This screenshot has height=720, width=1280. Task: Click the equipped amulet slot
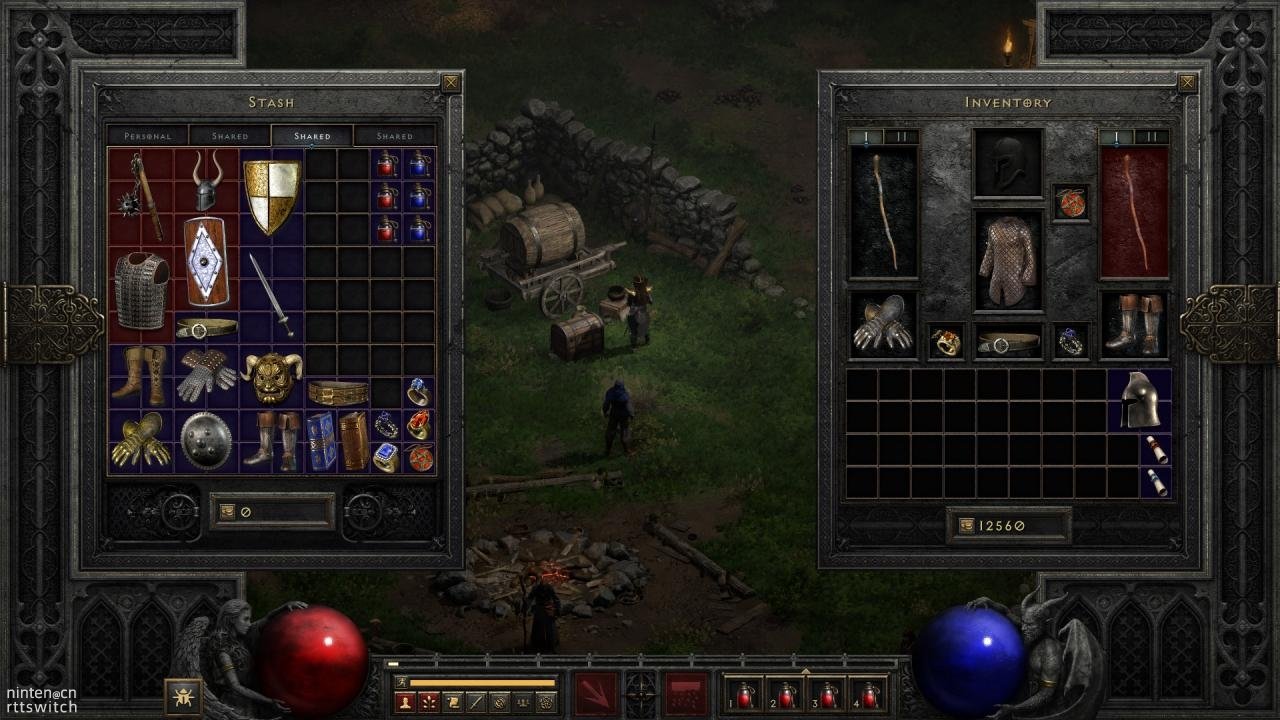(x=1071, y=202)
